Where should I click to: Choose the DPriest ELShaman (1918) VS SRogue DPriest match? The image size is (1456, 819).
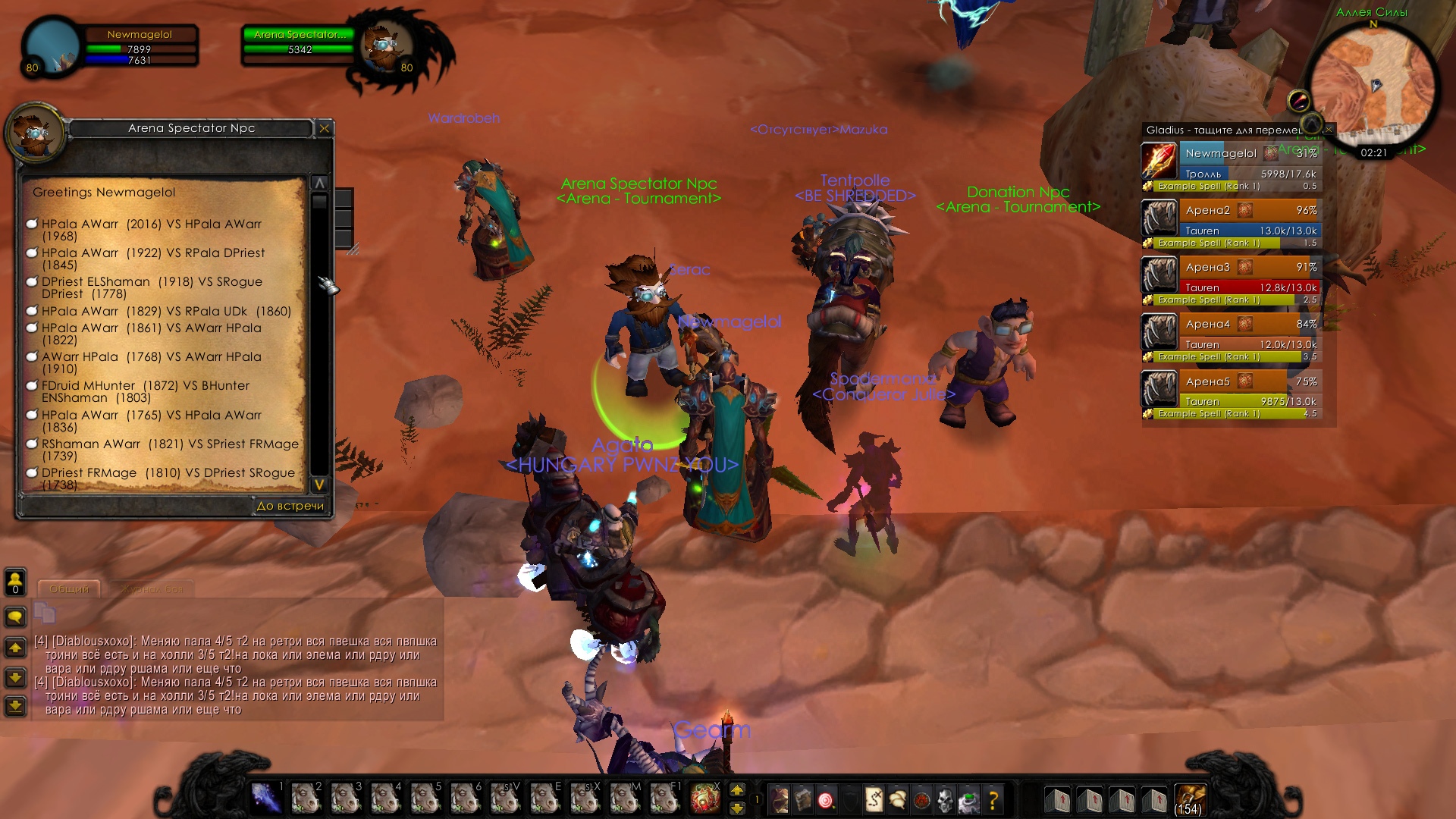click(152, 287)
